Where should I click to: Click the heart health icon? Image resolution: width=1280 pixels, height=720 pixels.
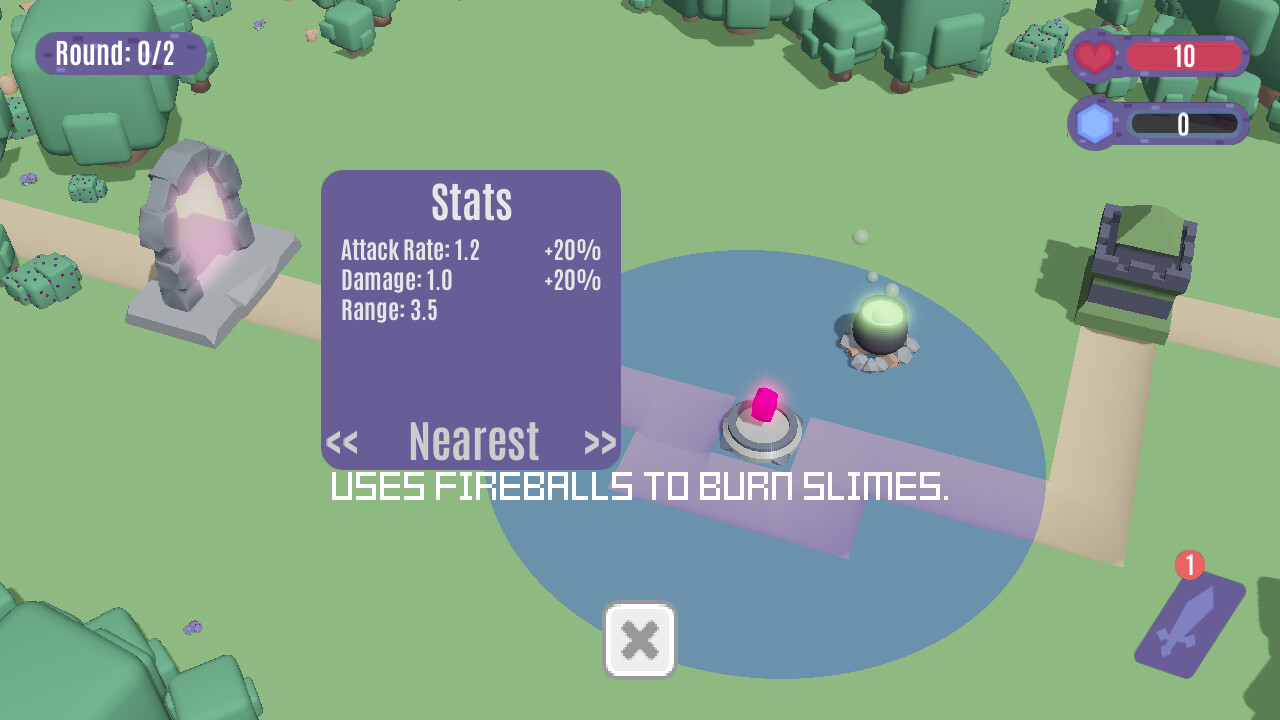[1096, 56]
